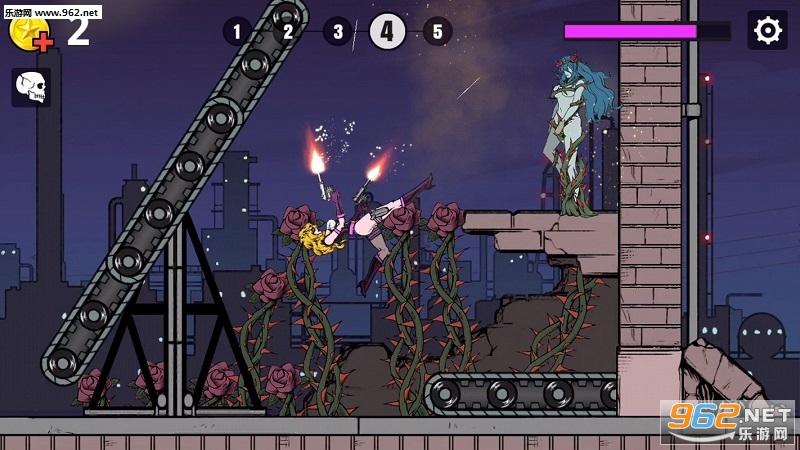The image size is (800, 450).
Task: Choose the highlighted stage 4 marker
Action: [x=388, y=31]
